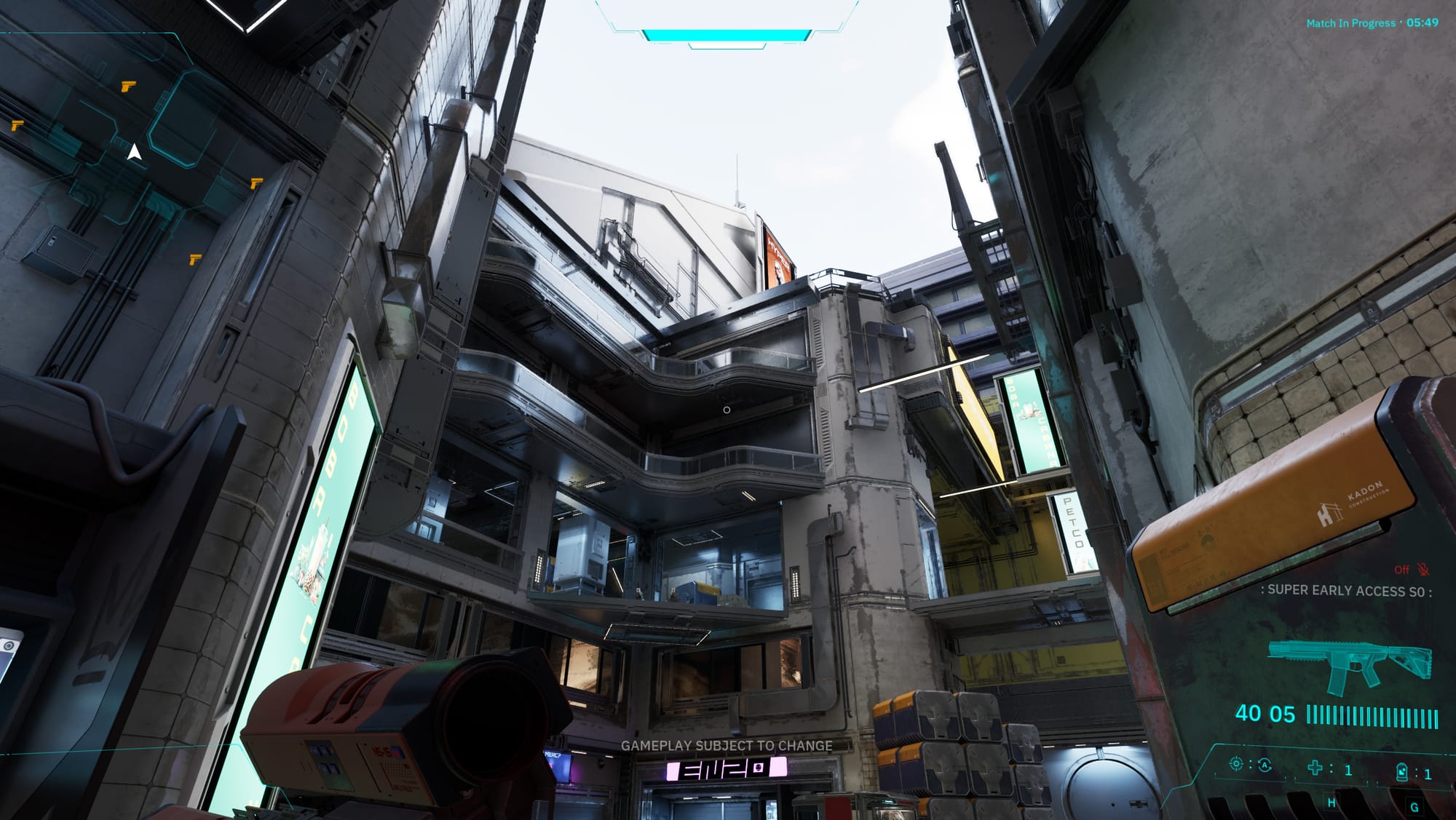Toggle the circled A auto-mode icon
1456x820 pixels.
pyautogui.click(x=1265, y=765)
